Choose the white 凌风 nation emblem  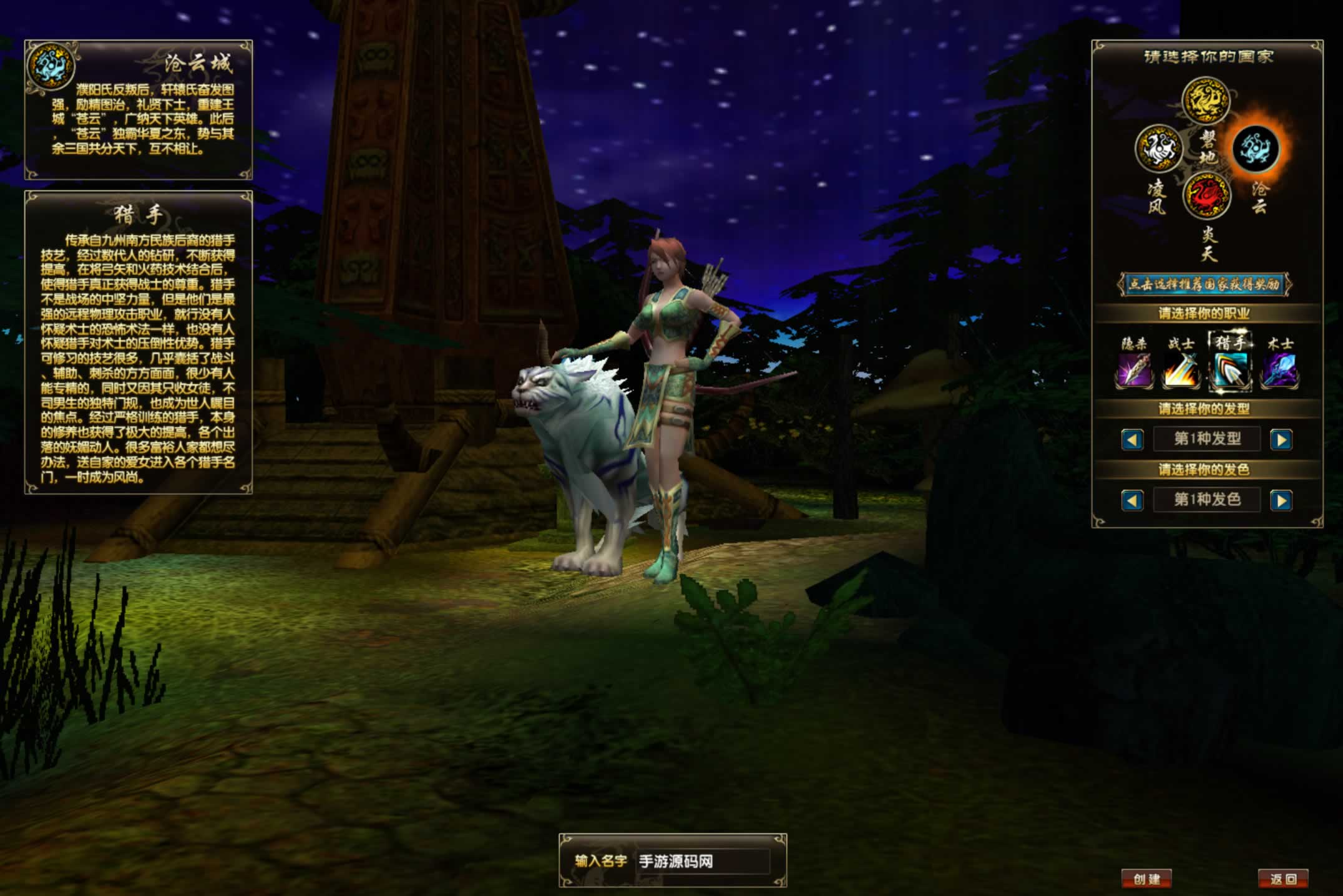tap(1158, 149)
